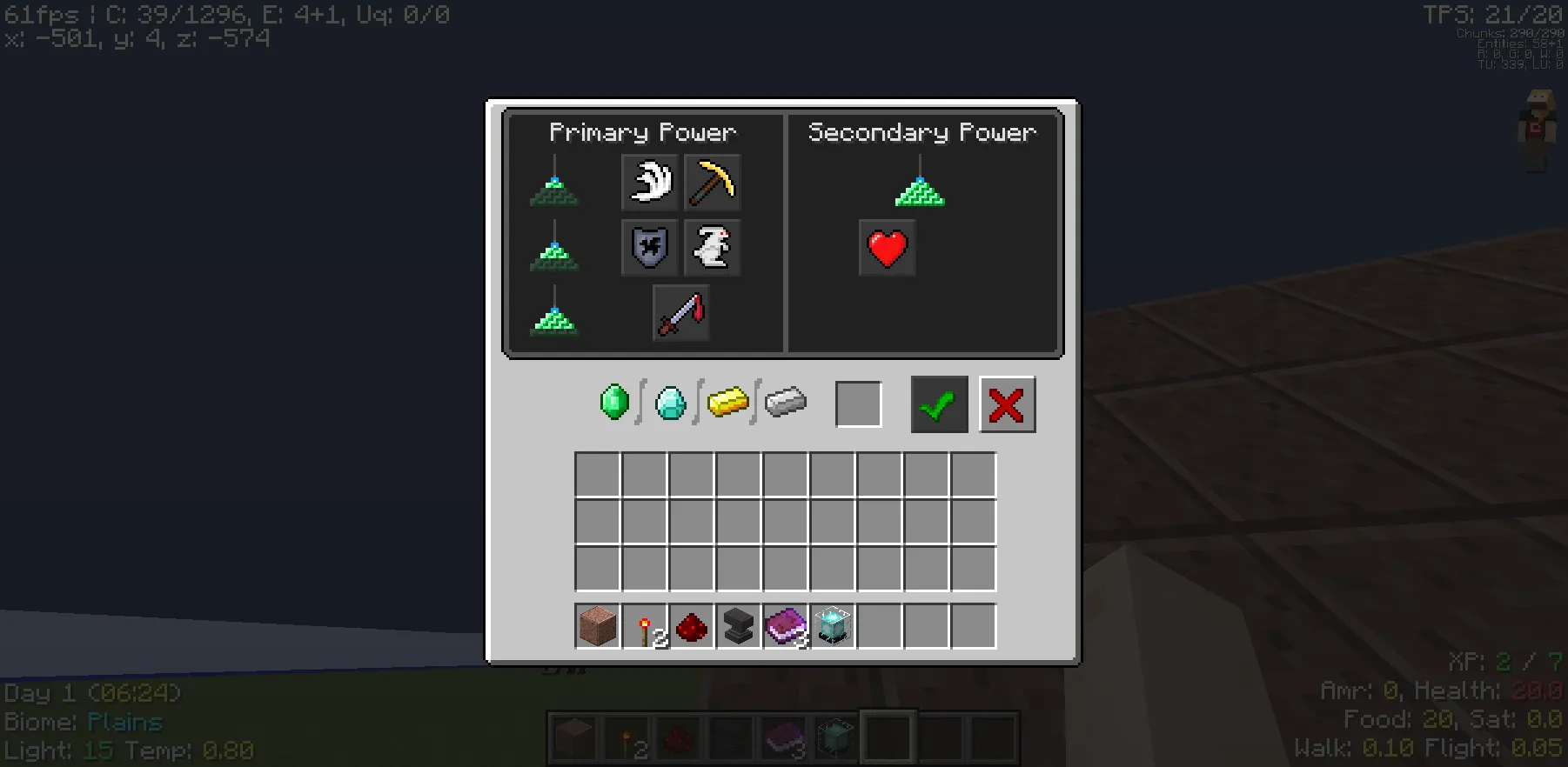Click the empty payment item slot
This screenshot has width=1568, height=767.
pos(858,404)
